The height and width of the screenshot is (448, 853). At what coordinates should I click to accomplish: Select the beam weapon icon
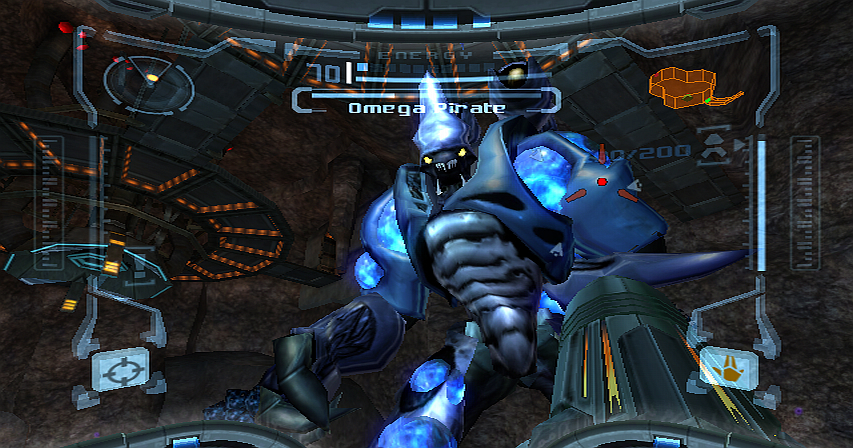pyautogui.click(x=728, y=367)
